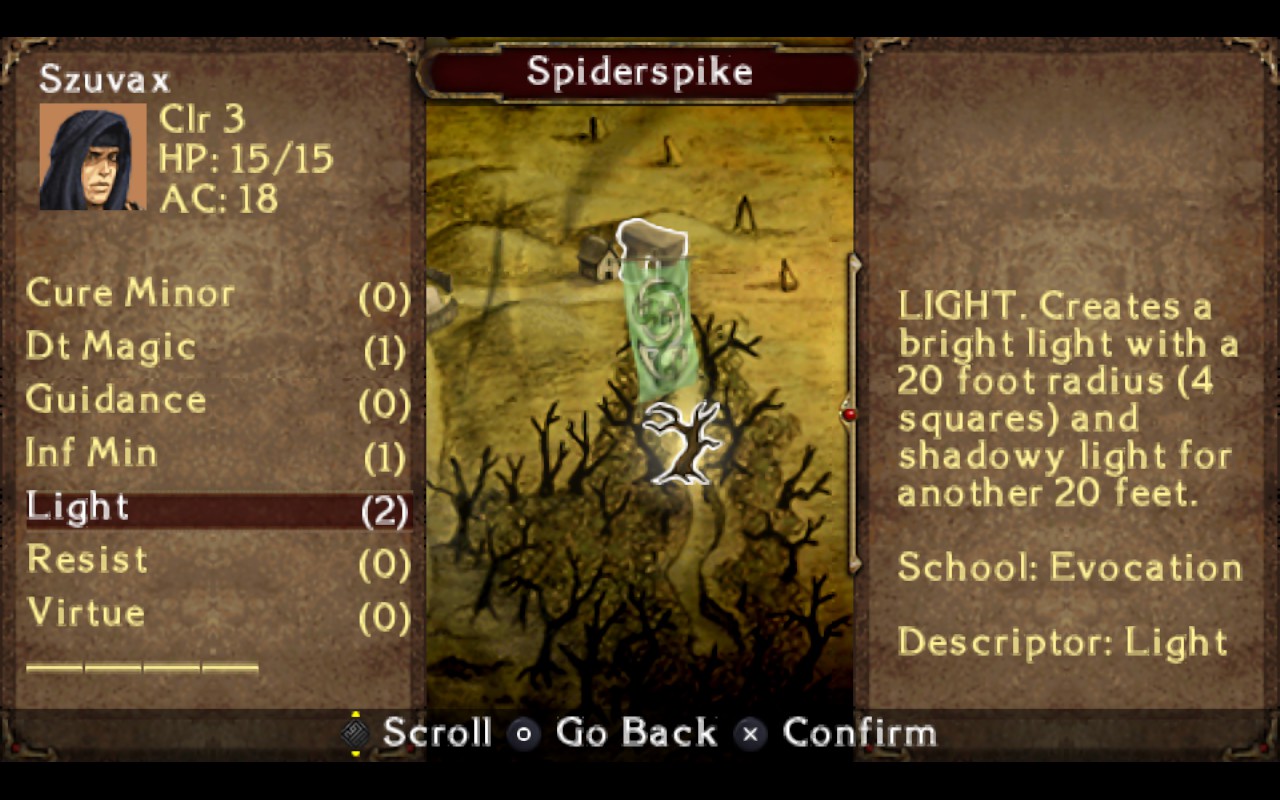The image size is (1280, 800).
Task: Click the red scrollbar marker beside the map
Action: point(850,413)
